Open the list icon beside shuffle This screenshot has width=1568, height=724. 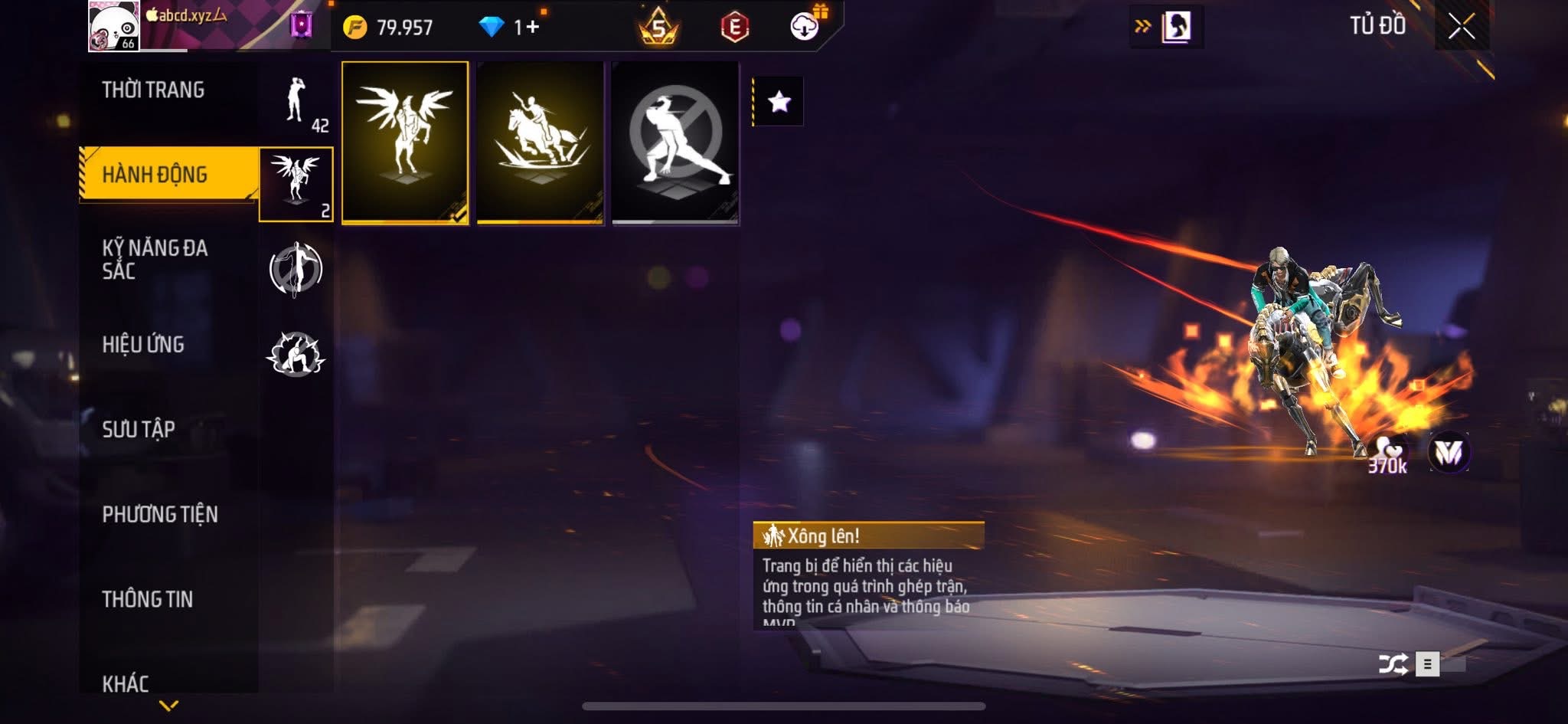coord(1427,663)
